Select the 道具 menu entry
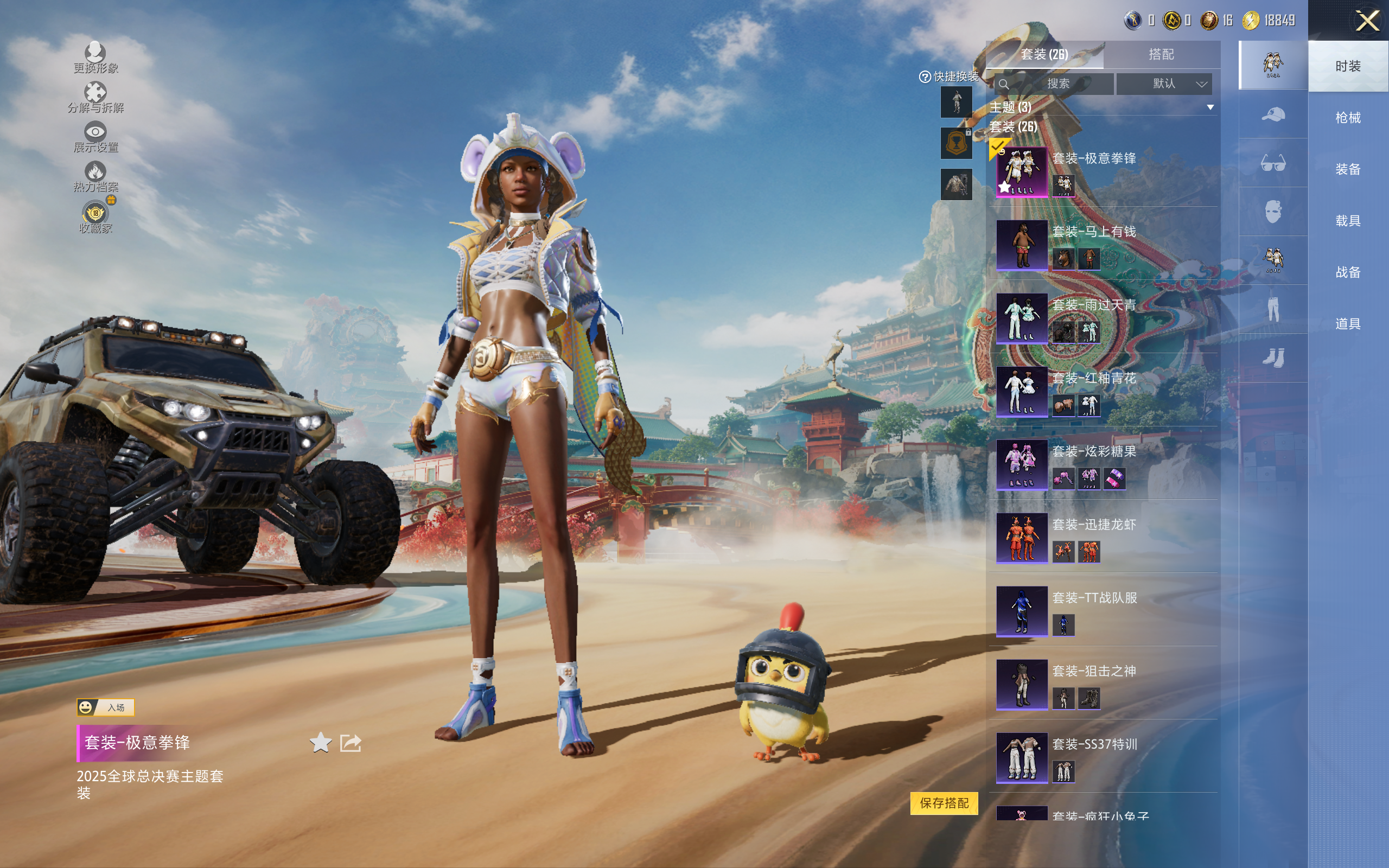Screen dimensions: 1389x868 click(x=1347, y=324)
